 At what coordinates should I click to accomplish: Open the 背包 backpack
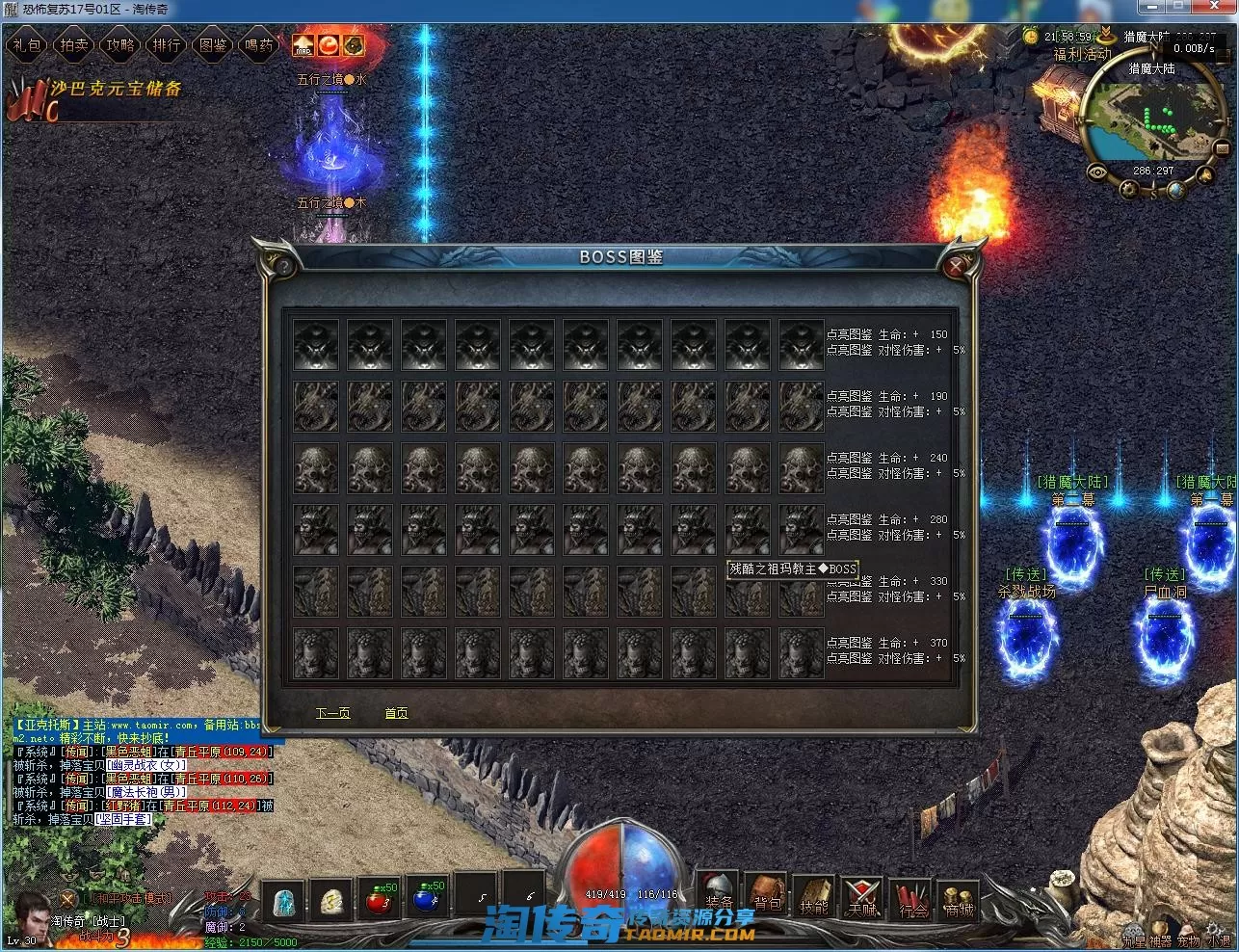click(767, 894)
